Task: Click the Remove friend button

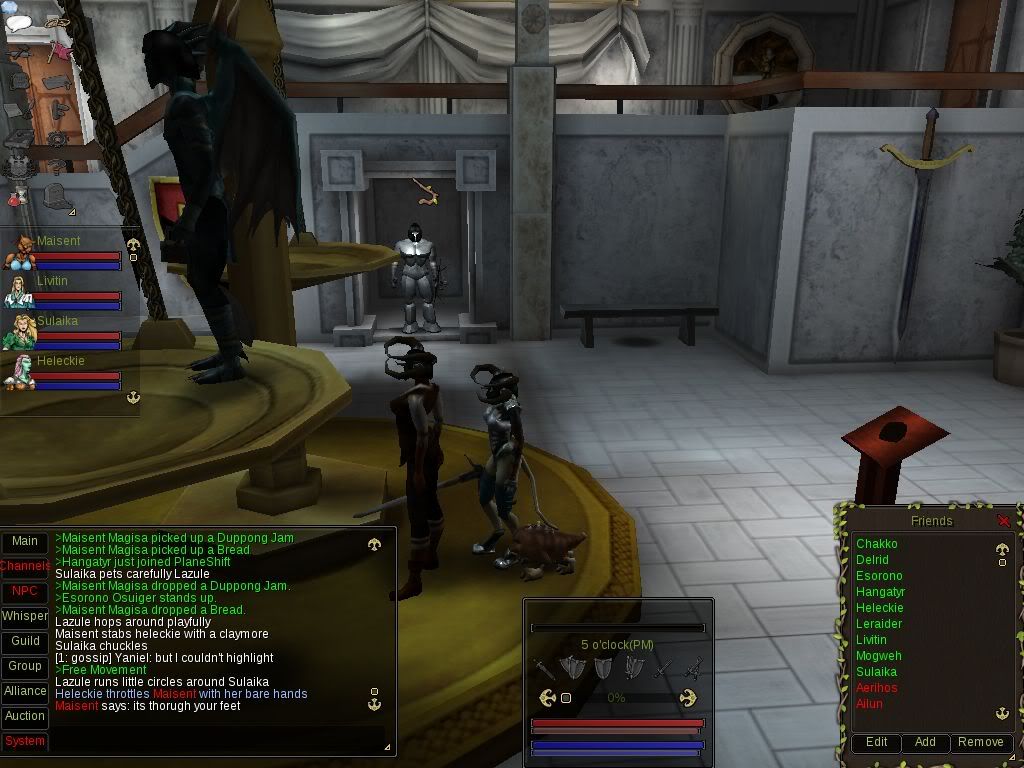Action: [x=980, y=742]
